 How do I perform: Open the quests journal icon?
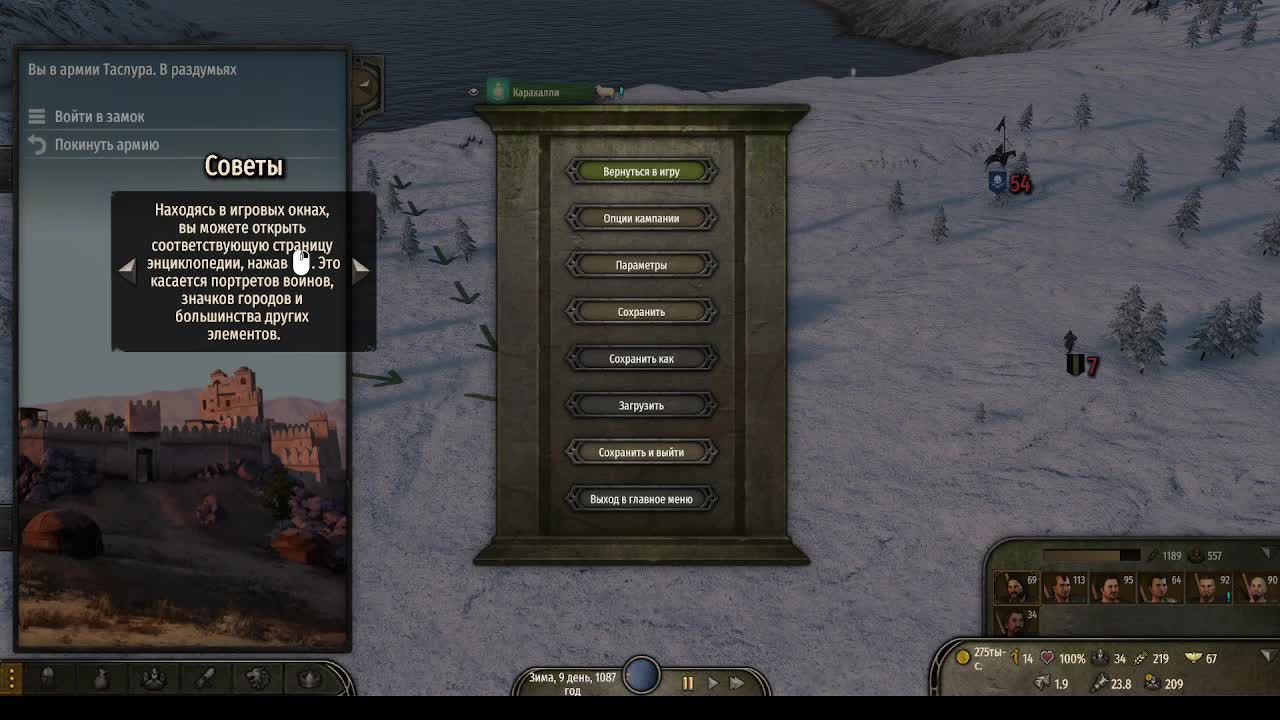(x=206, y=677)
